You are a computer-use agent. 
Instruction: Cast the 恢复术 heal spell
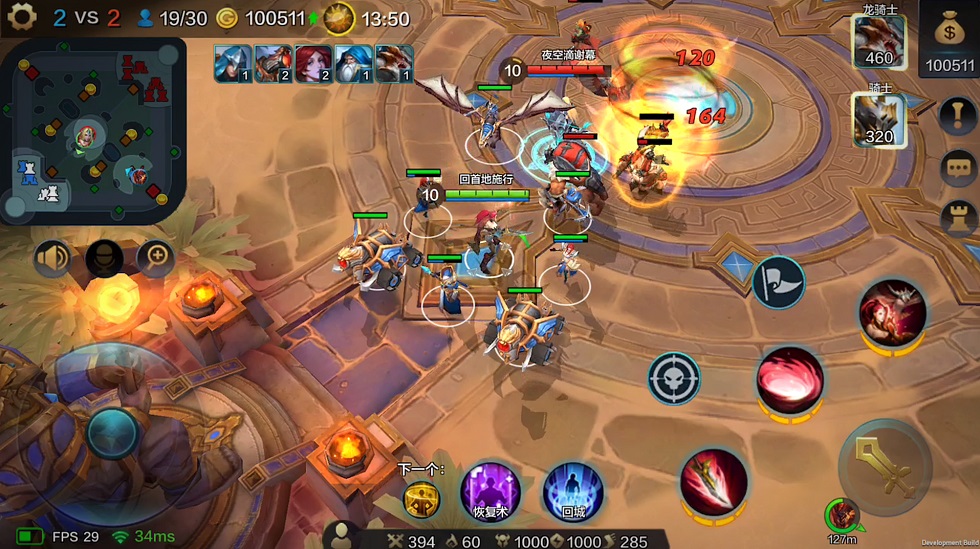click(x=490, y=491)
